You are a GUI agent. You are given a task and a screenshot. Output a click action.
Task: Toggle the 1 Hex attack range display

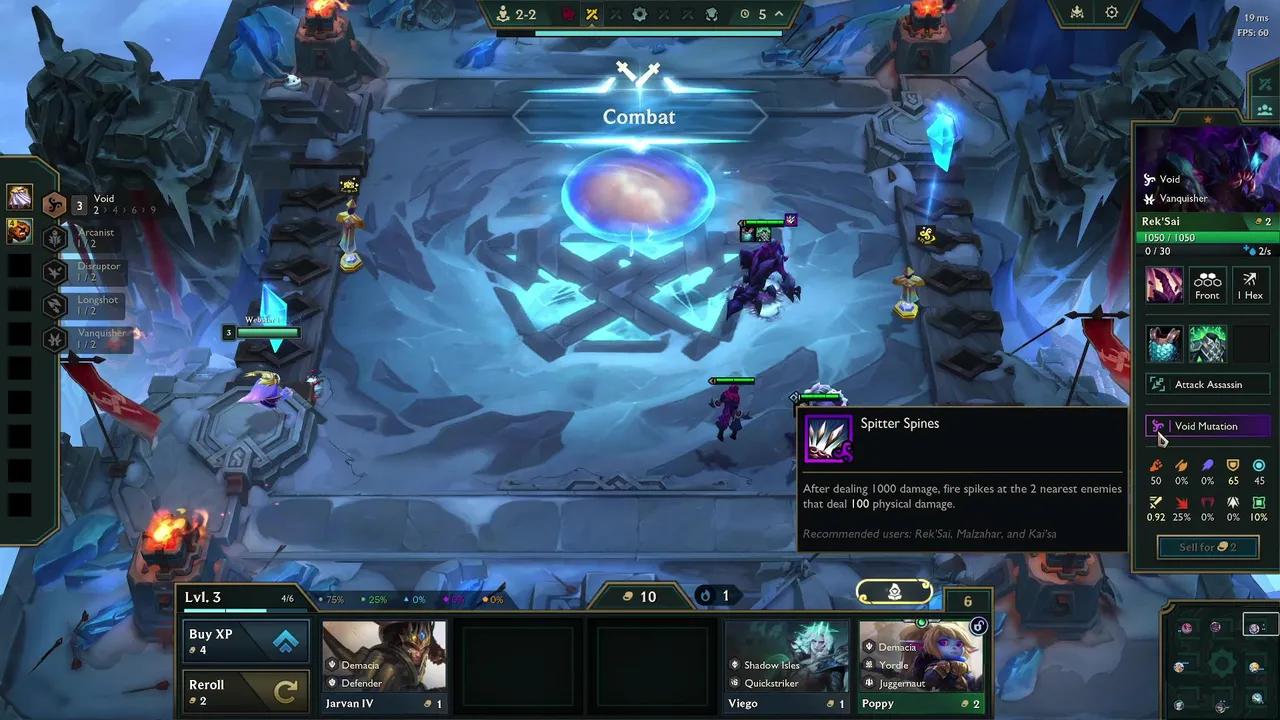point(1250,285)
